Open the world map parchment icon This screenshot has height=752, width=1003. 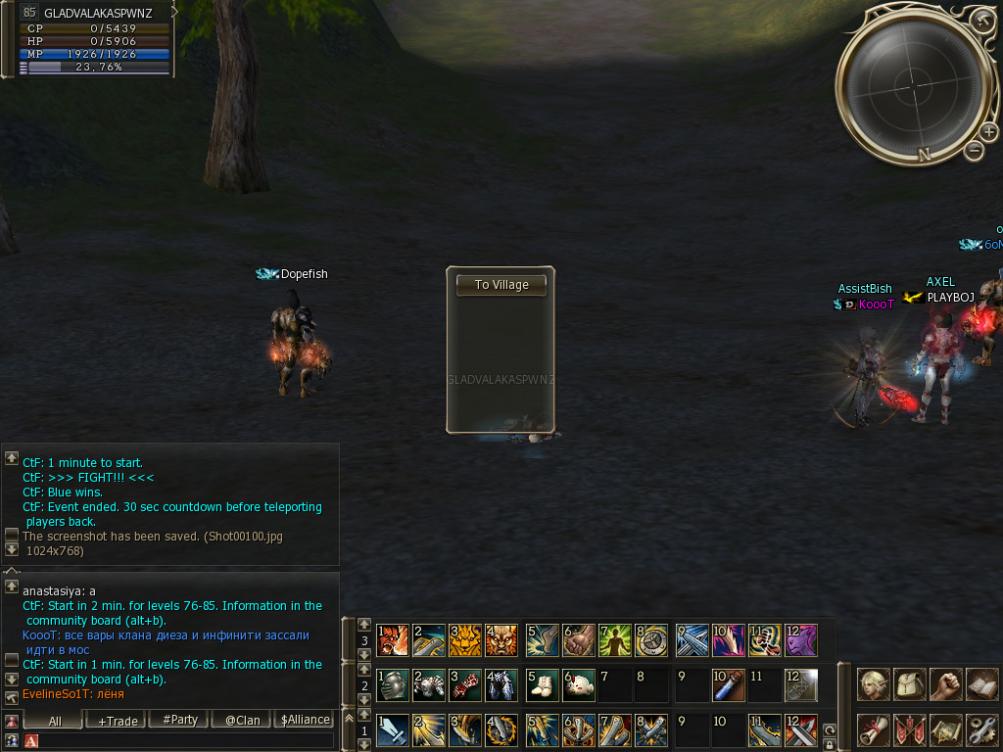(x=945, y=730)
